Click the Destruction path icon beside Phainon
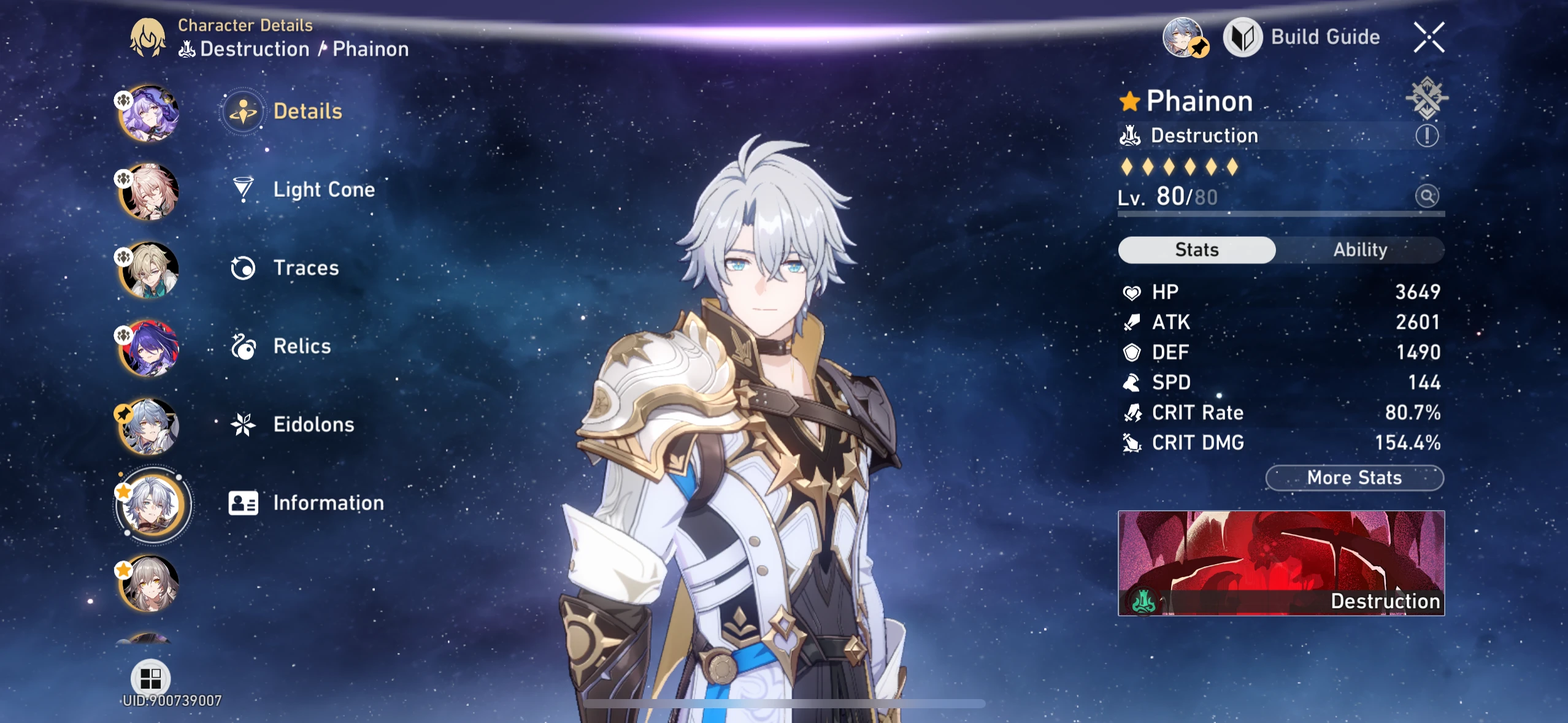1568x723 pixels. (x=1132, y=136)
